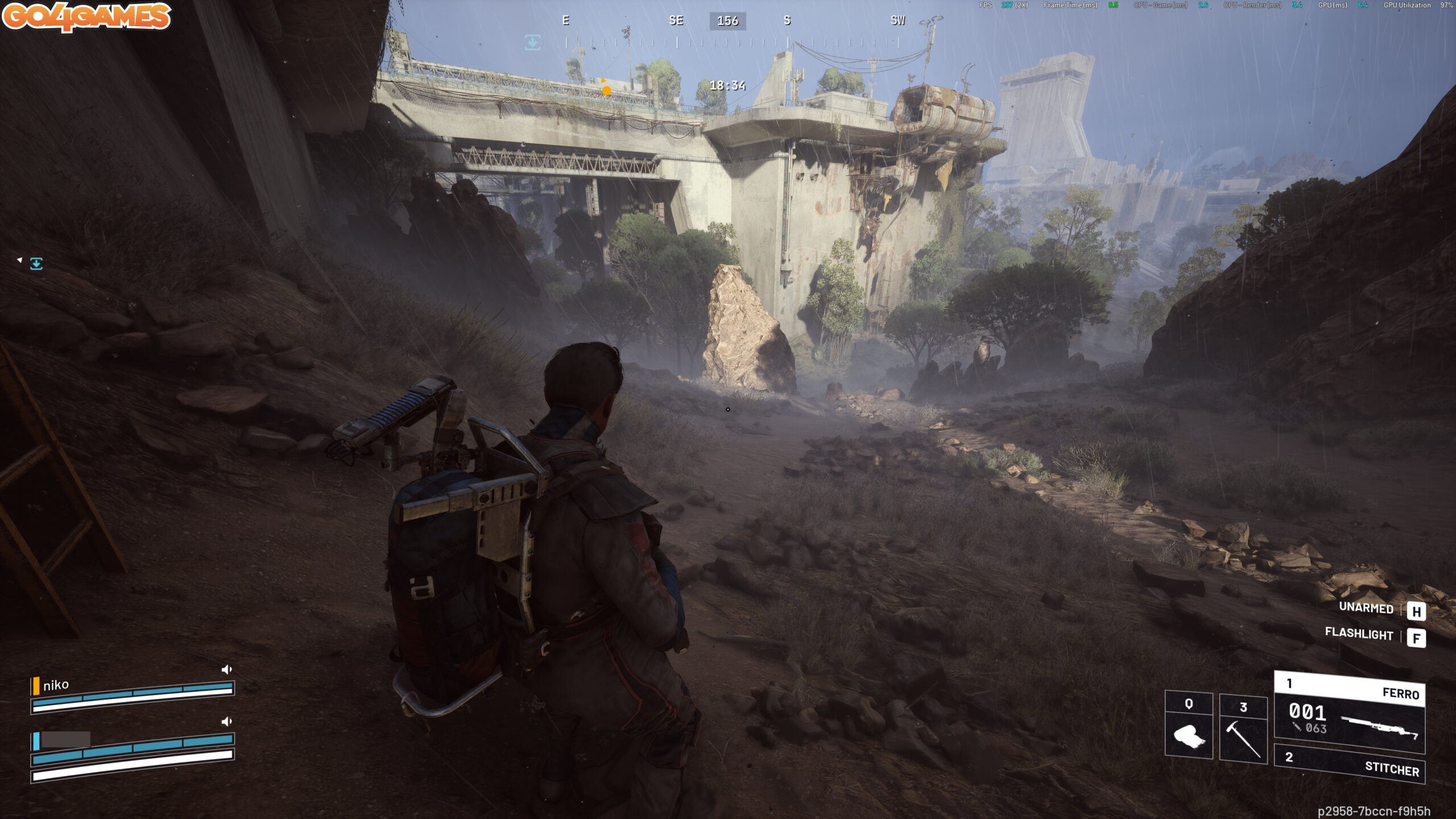Toggle niko's voice speaker icon
The width and height of the screenshot is (1456, 819).
click(226, 669)
